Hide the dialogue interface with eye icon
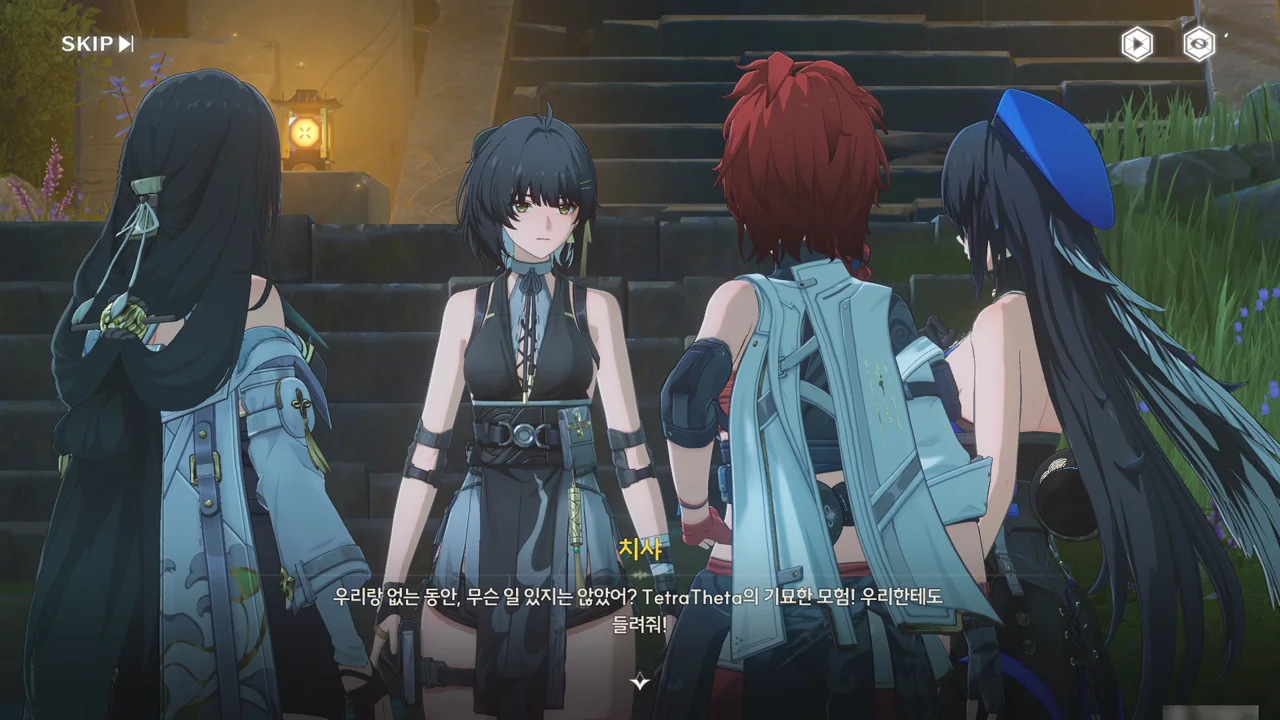Viewport: 1280px width, 720px height. (1198, 44)
